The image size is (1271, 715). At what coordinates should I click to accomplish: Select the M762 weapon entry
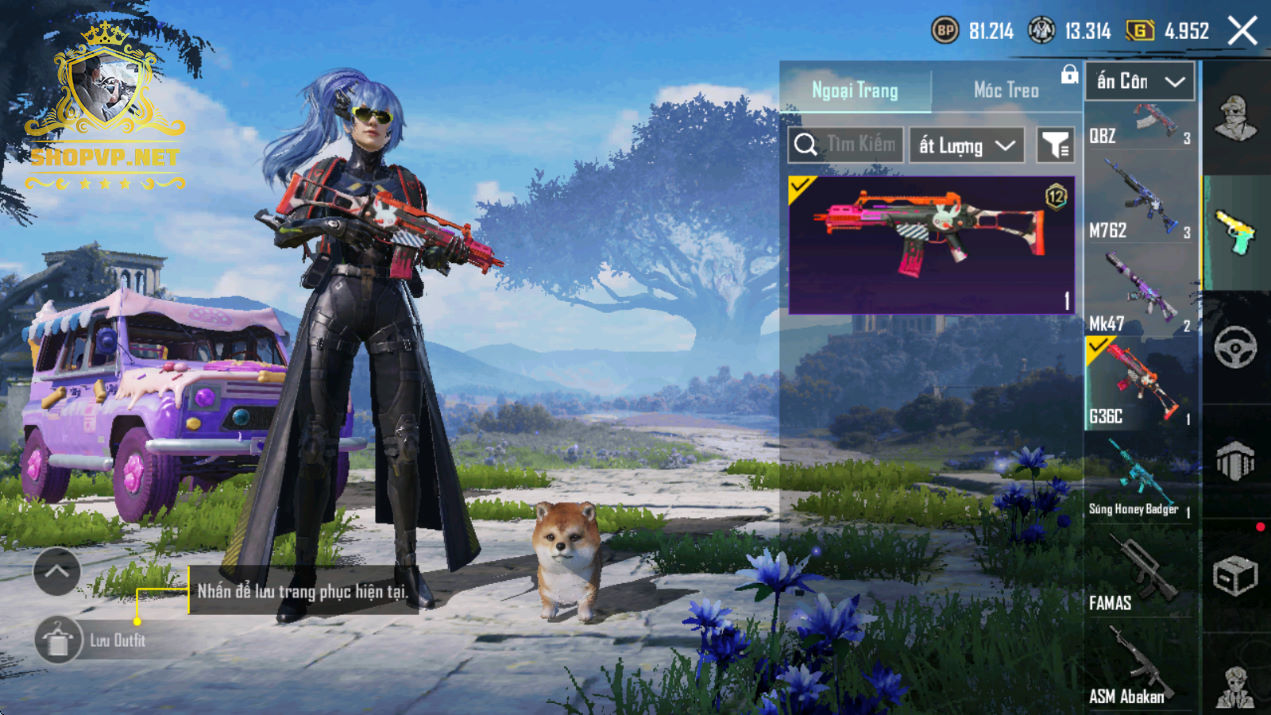pos(1140,200)
